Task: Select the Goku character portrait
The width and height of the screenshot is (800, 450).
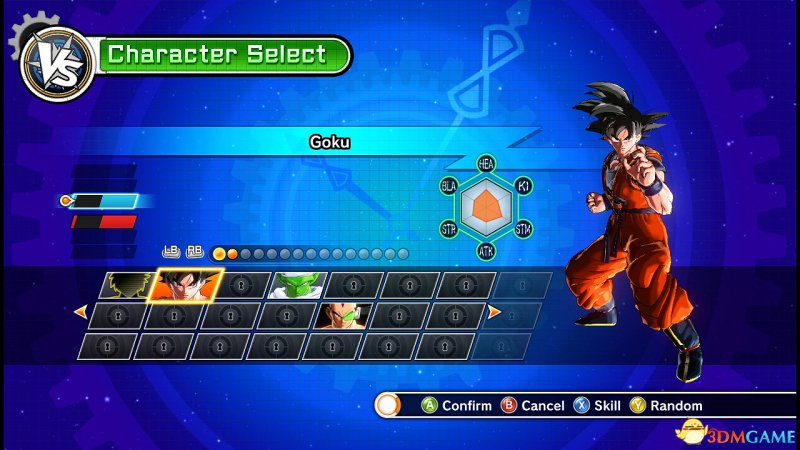Action: (x=186, y=286)
